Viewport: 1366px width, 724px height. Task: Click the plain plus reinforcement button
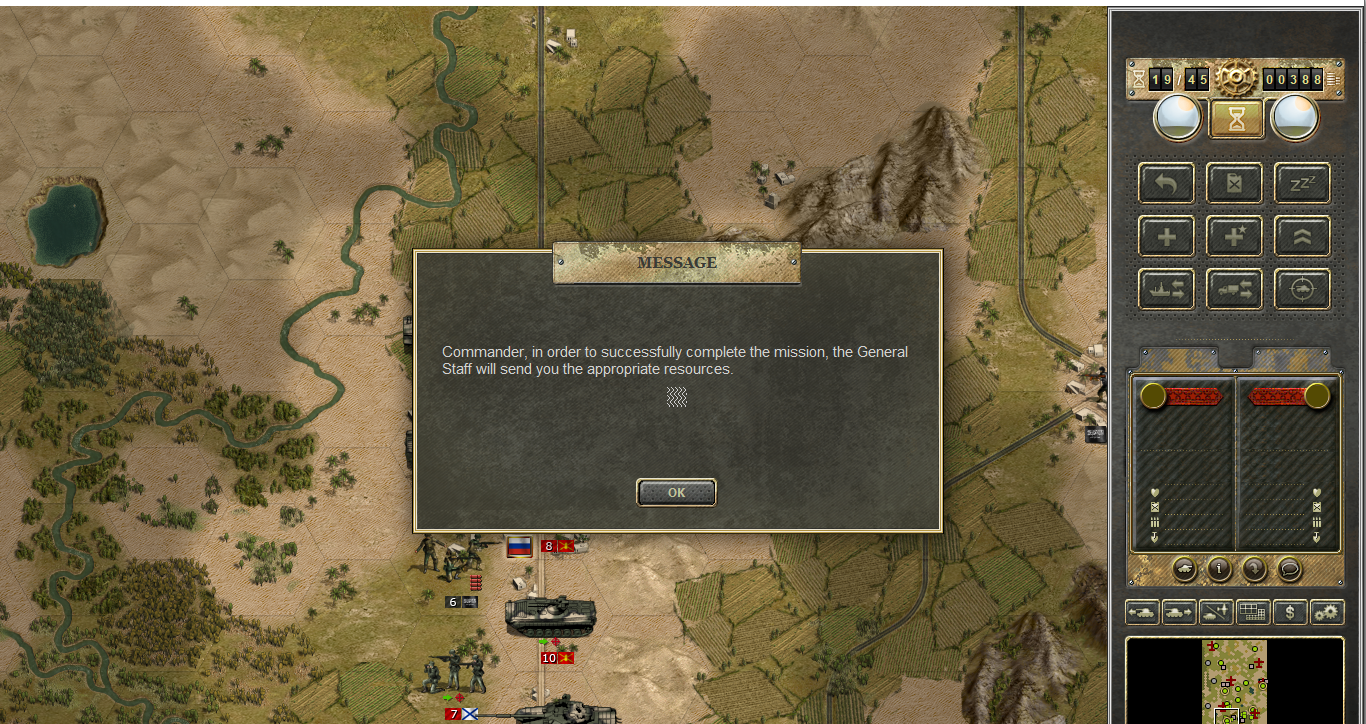point(1166,237)
